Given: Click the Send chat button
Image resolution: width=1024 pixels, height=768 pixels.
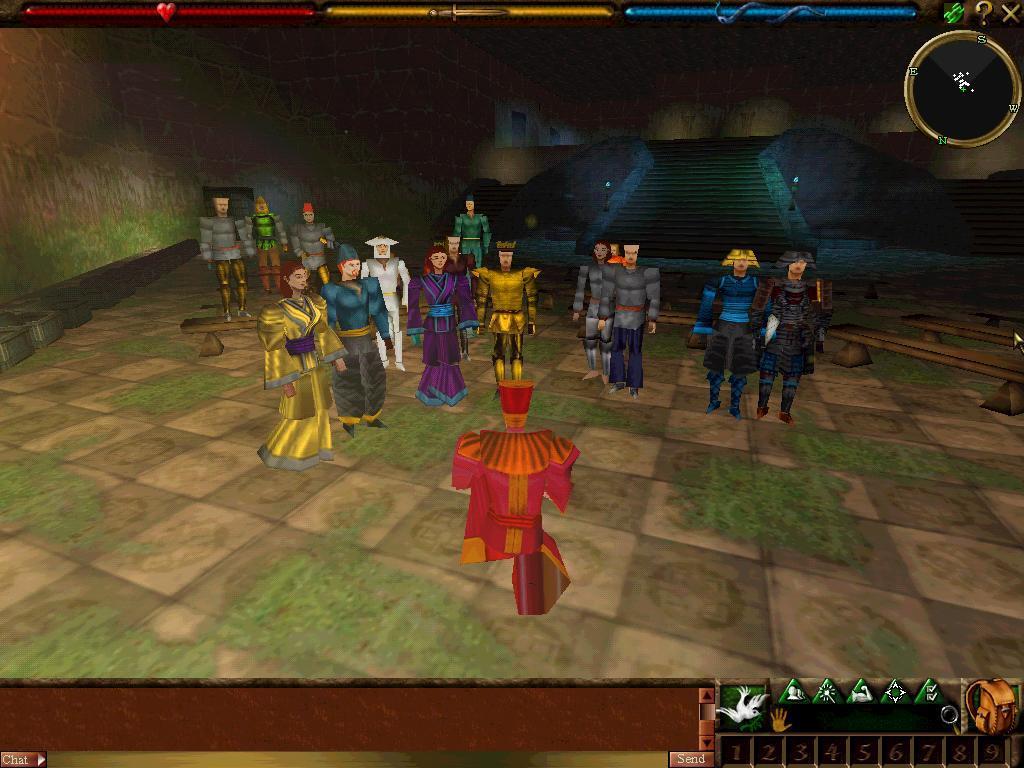Looking at the screenshot, I should click(x=691, y=759).
